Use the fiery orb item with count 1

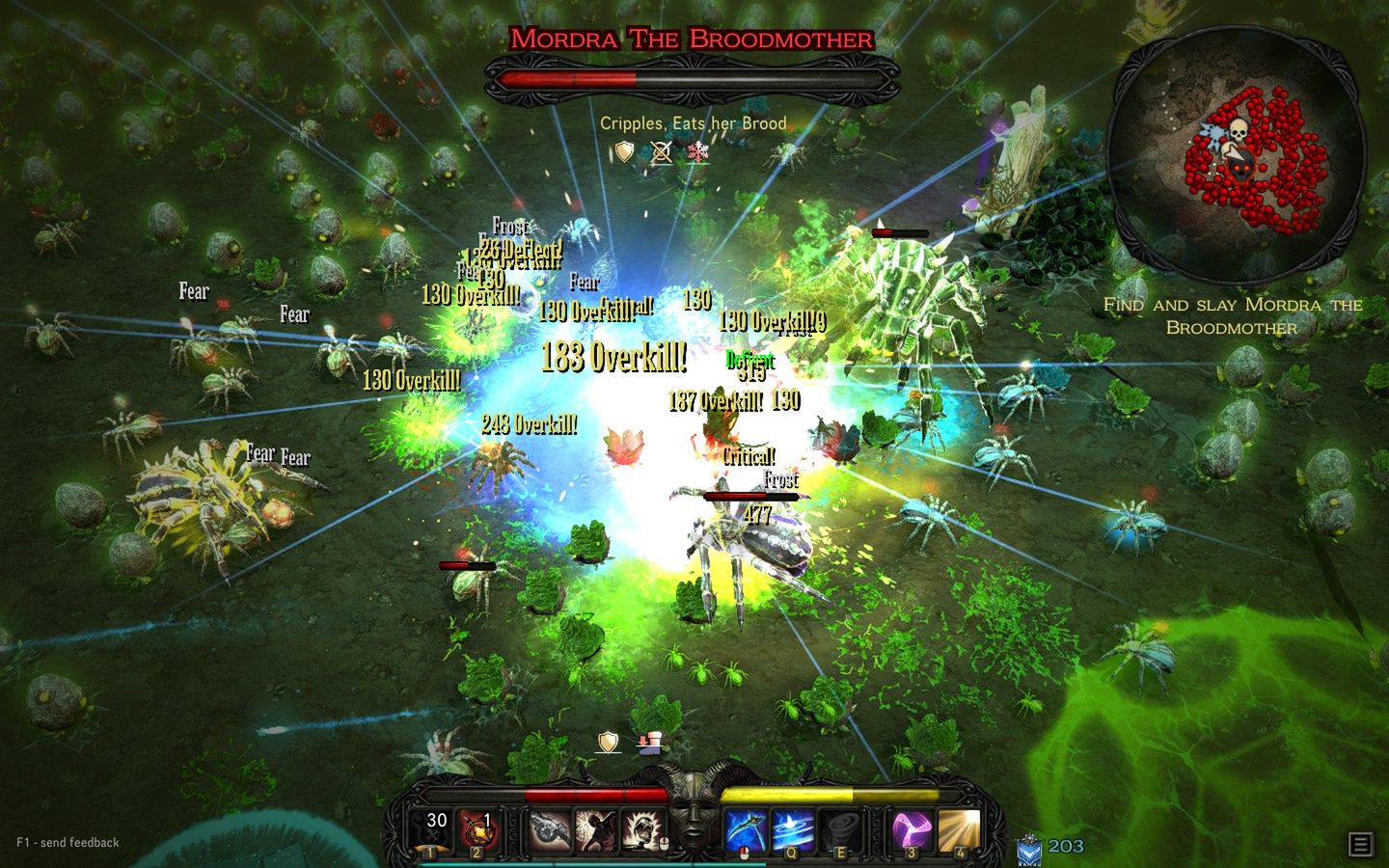[478, 829]
